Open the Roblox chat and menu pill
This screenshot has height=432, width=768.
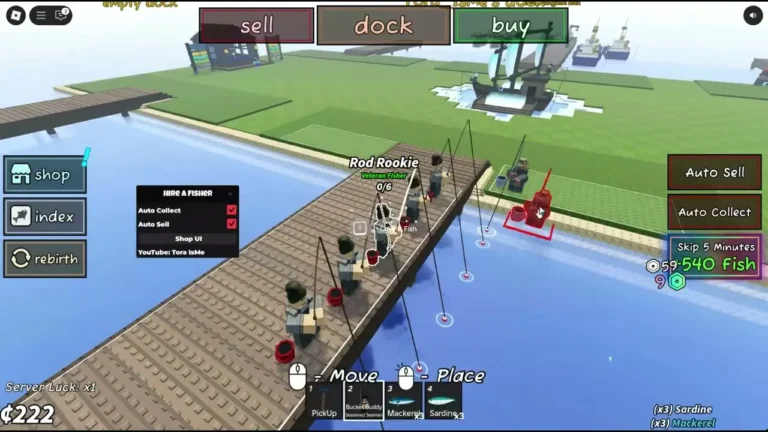tap(50, 15)
